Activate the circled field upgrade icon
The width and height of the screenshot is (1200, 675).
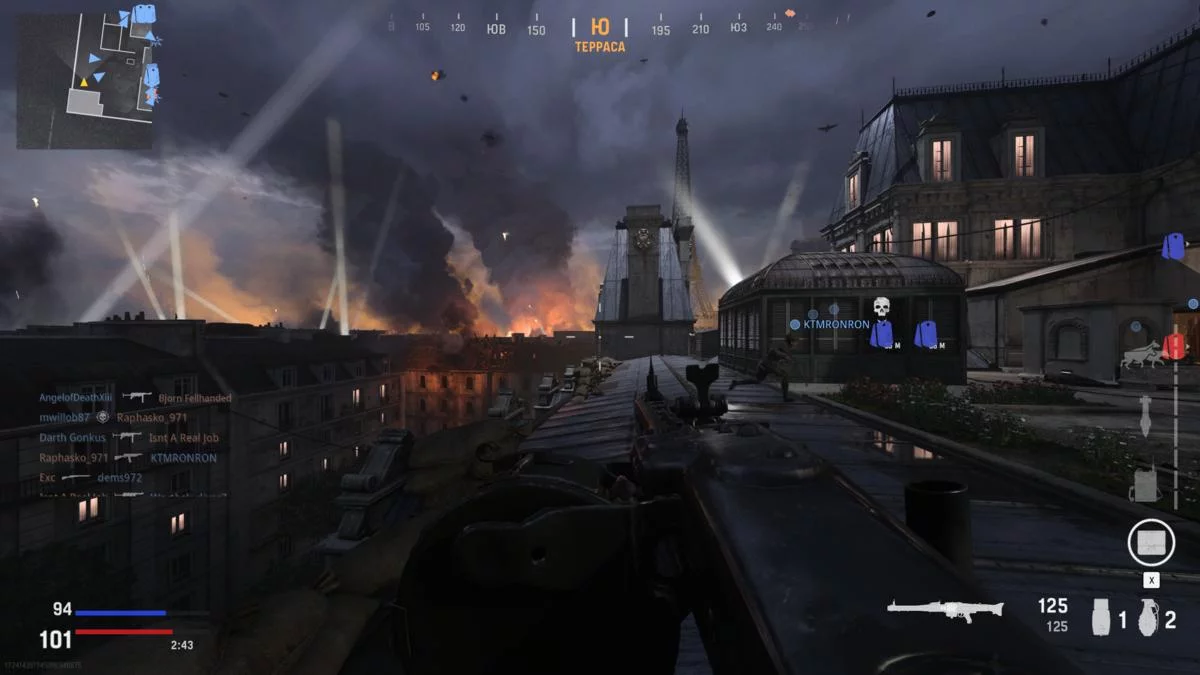[1150, 543]
